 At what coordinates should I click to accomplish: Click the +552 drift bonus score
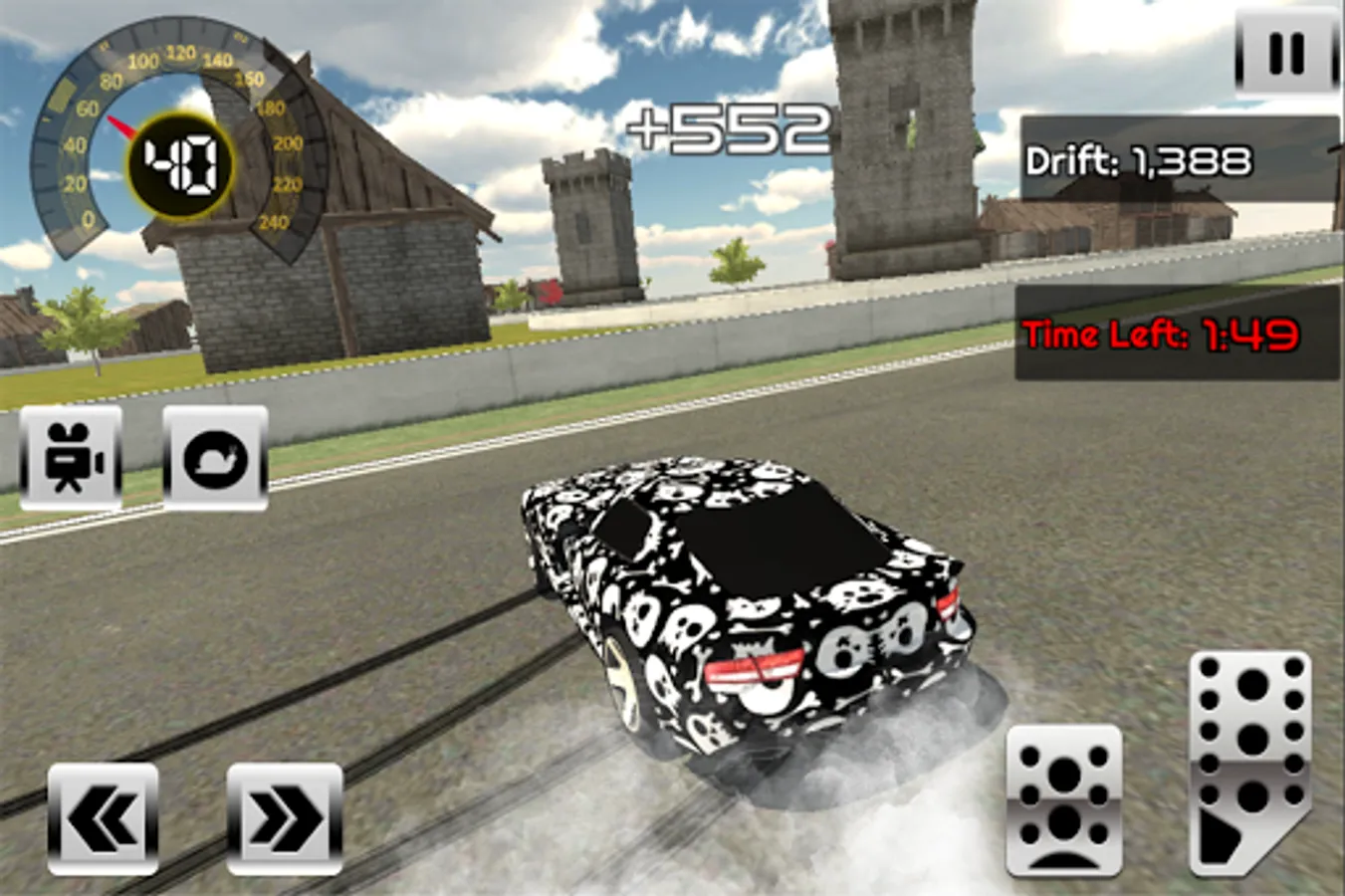[728, 125]
